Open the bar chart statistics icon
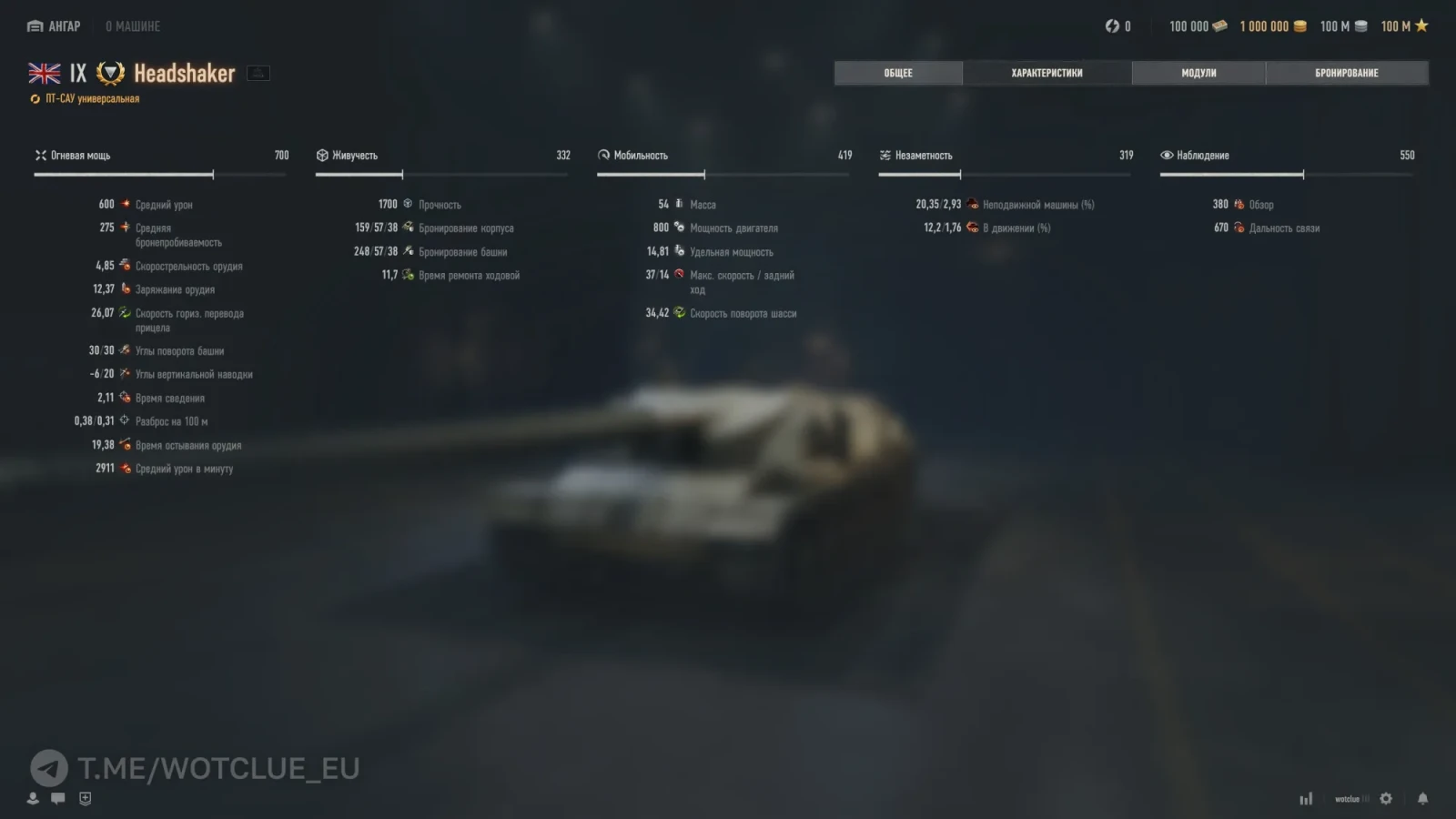 tap(1306, 799)
